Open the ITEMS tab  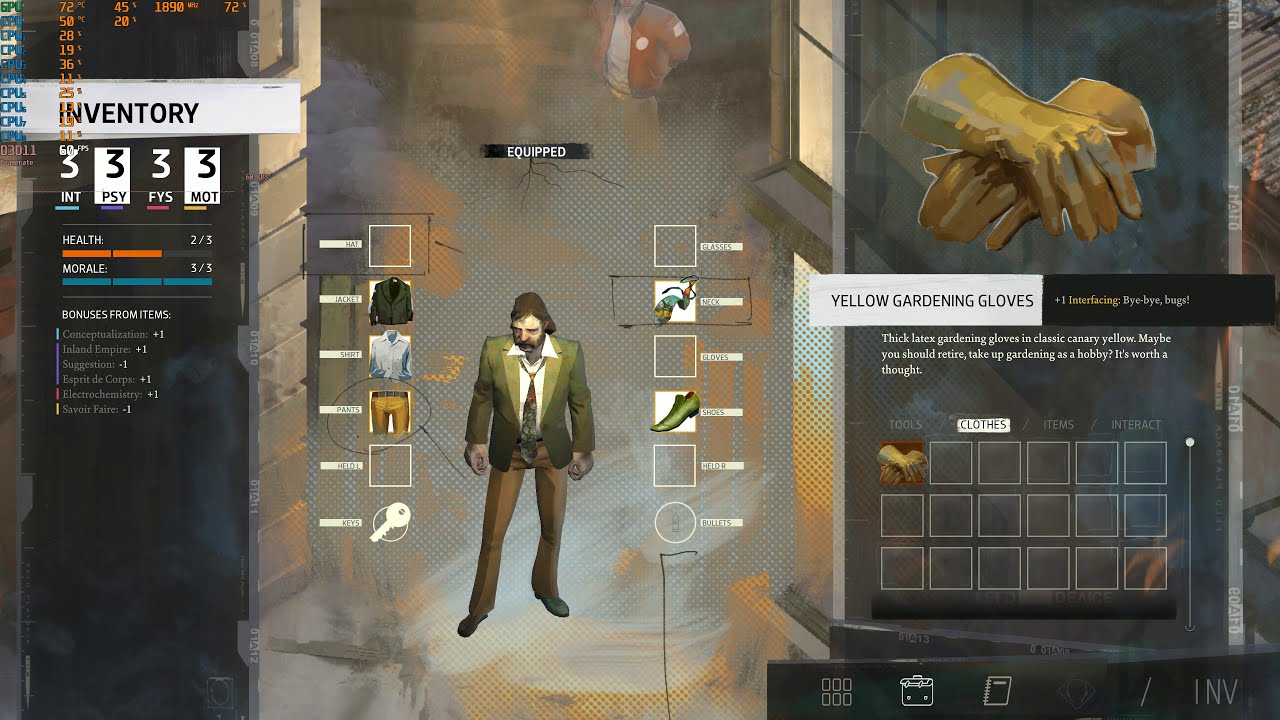coord(1057,424)
